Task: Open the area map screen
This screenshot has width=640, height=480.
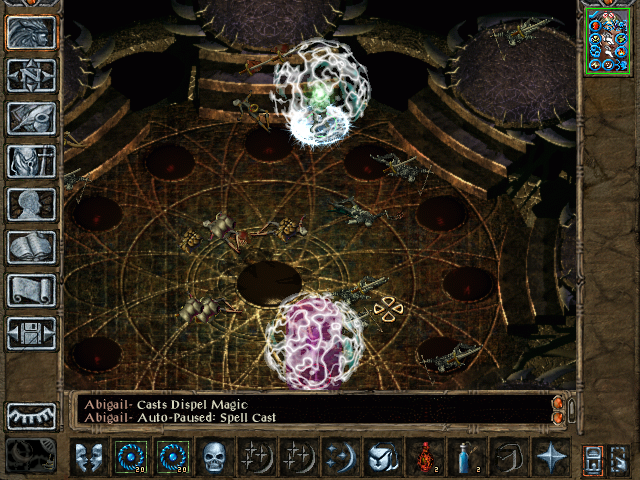Action: coord(31,75)
